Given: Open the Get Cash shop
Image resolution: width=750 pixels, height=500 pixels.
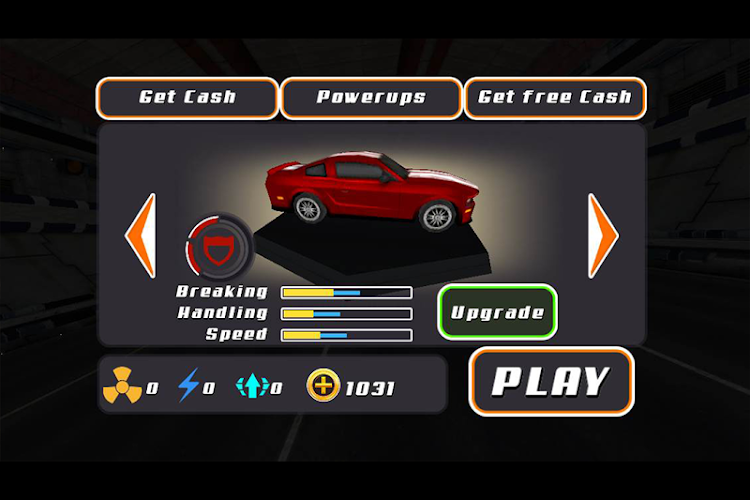Looking at the screenshot, I should point(187,98).
